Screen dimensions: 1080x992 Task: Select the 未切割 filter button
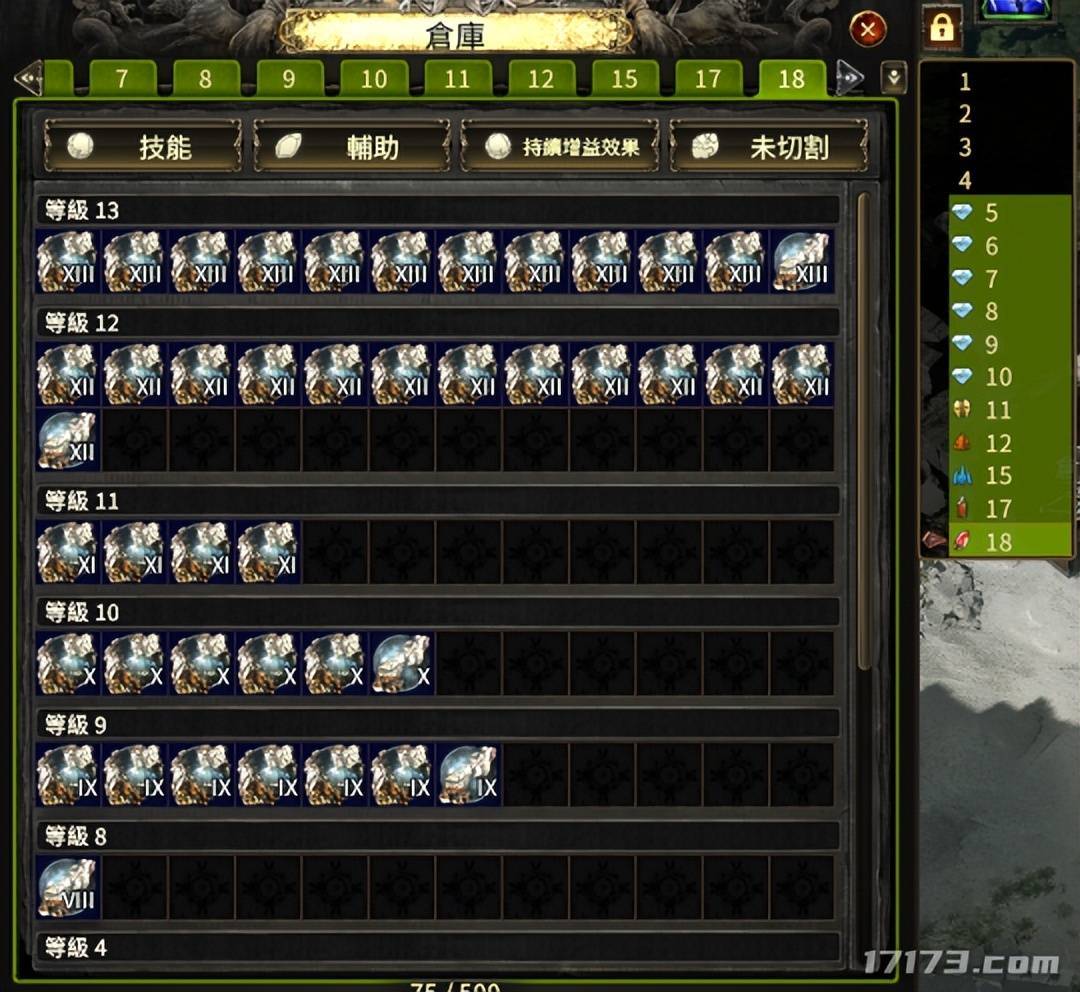pos(768,147)
